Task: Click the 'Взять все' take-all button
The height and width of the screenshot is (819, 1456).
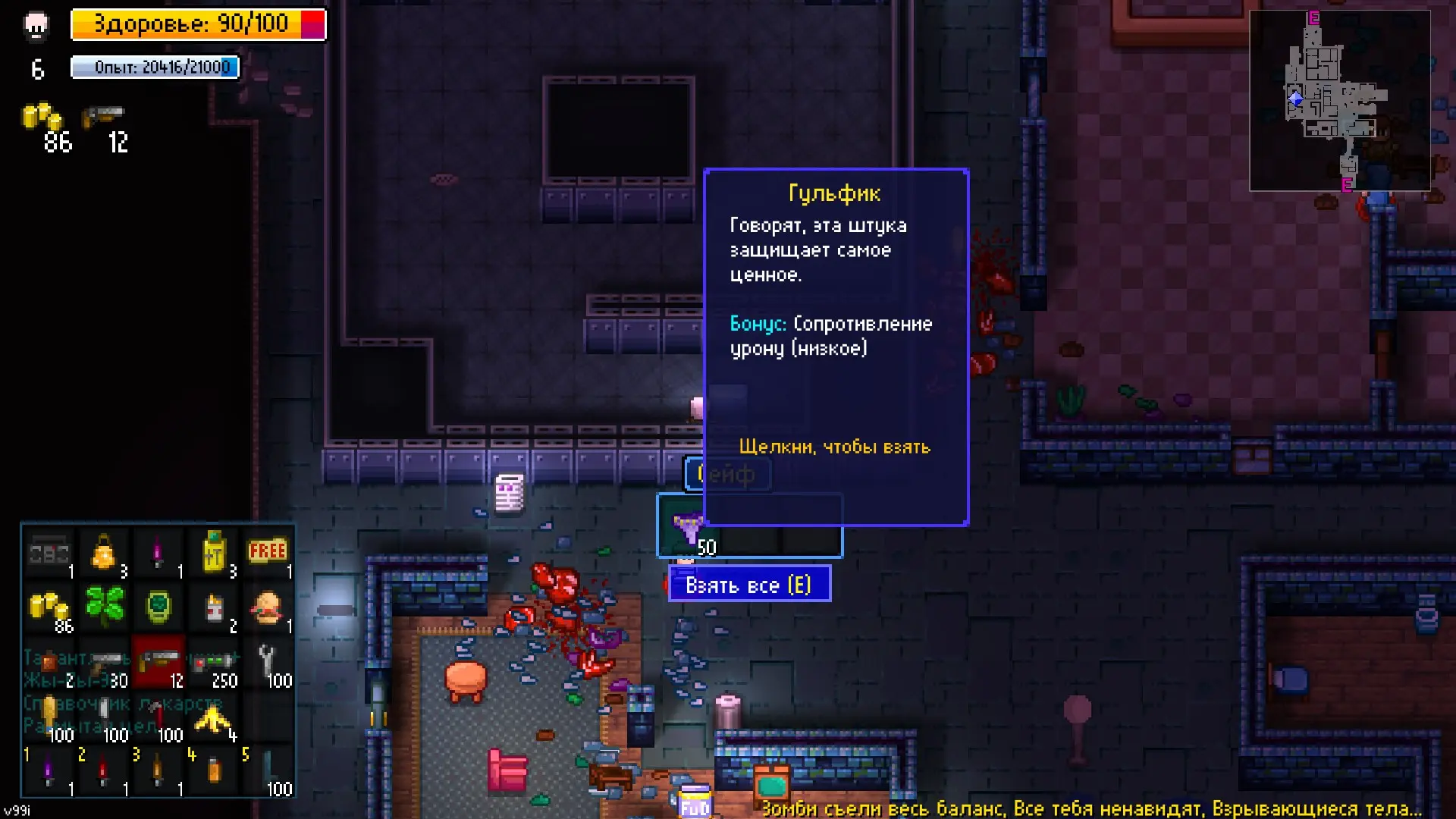Action: click(x=748, y=585)
